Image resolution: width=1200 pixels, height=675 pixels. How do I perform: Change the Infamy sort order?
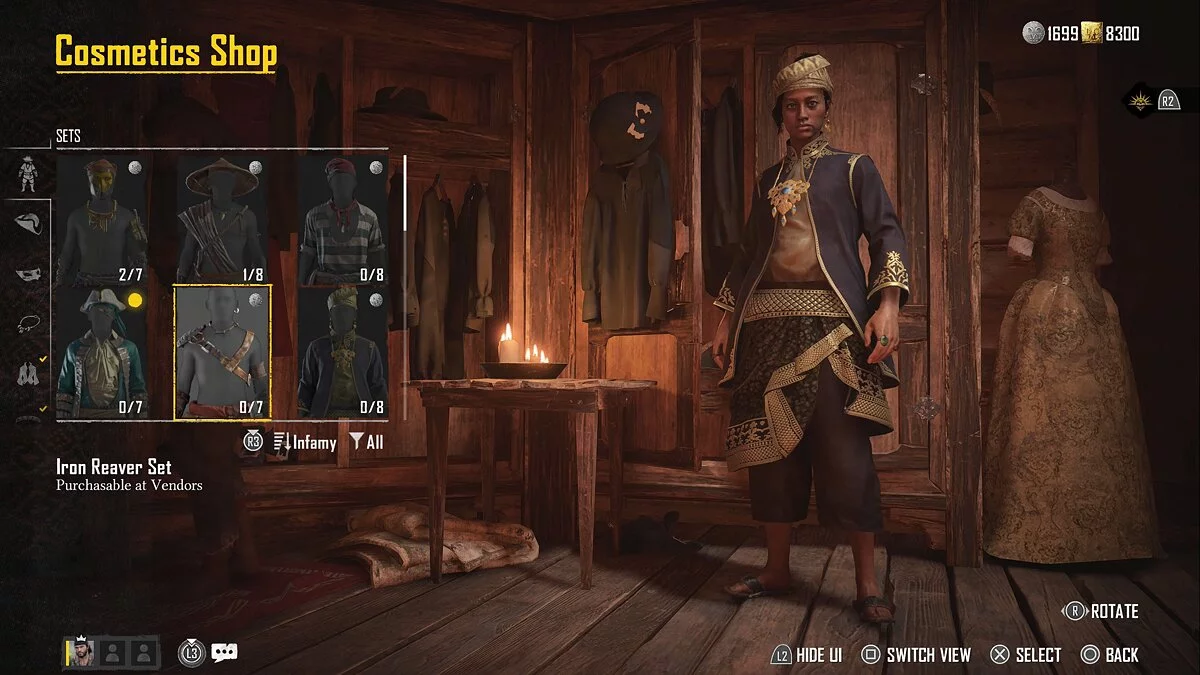(x=304, y=442)
